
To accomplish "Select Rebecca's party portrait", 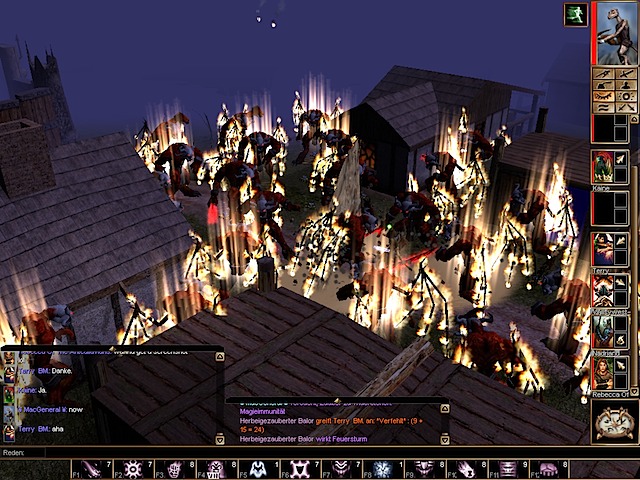I will [602, 373].
